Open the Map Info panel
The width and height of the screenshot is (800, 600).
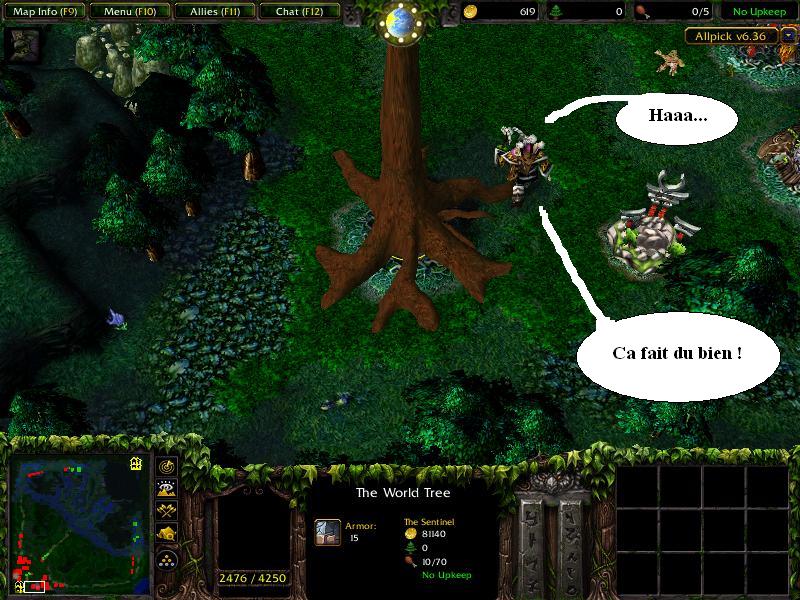pos(43,12)
